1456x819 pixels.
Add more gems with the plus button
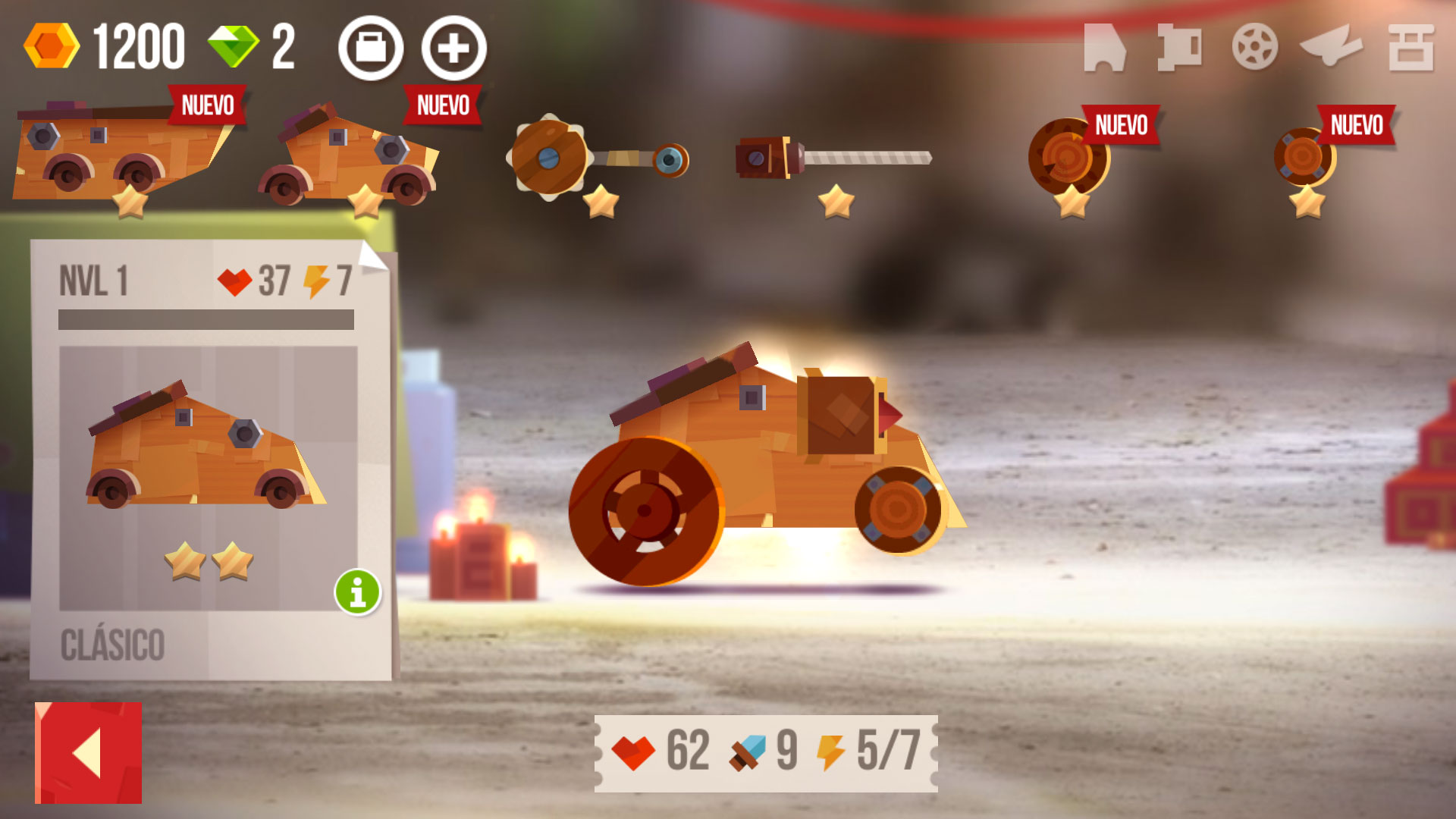pyautogui.click(x=453, y=49)
